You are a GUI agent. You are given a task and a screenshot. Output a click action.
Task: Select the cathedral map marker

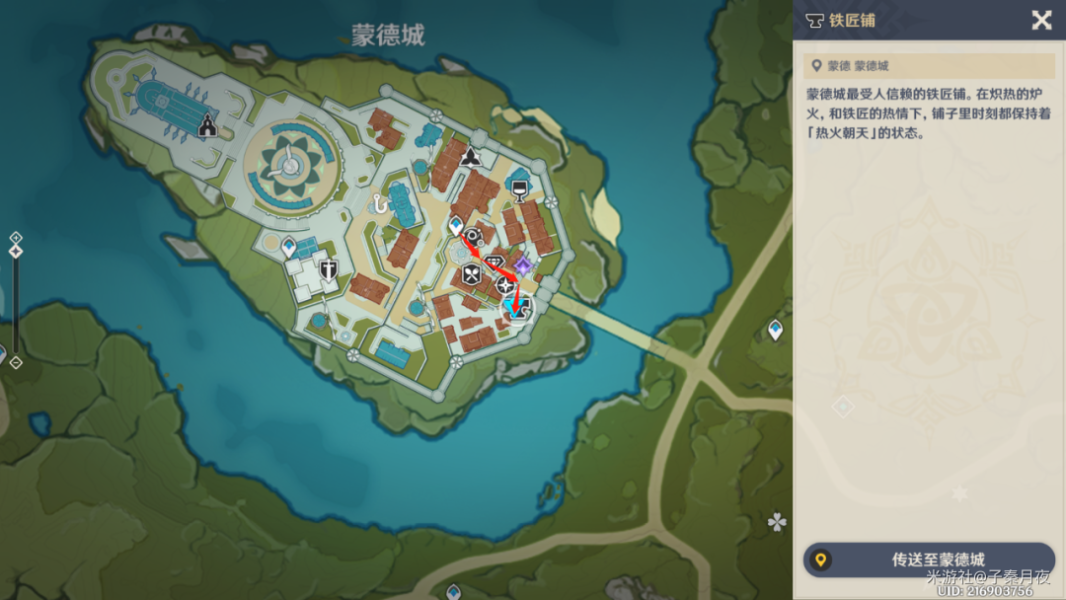click(207, 126)
